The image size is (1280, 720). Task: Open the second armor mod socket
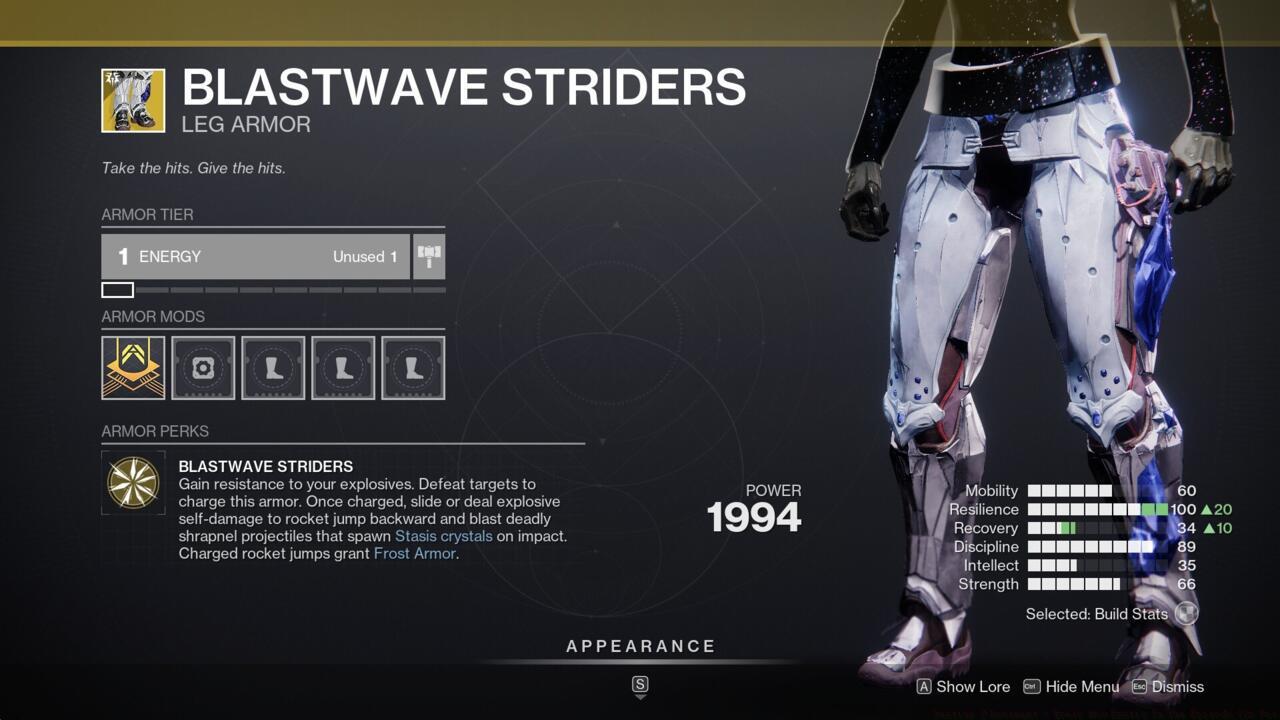202,367
